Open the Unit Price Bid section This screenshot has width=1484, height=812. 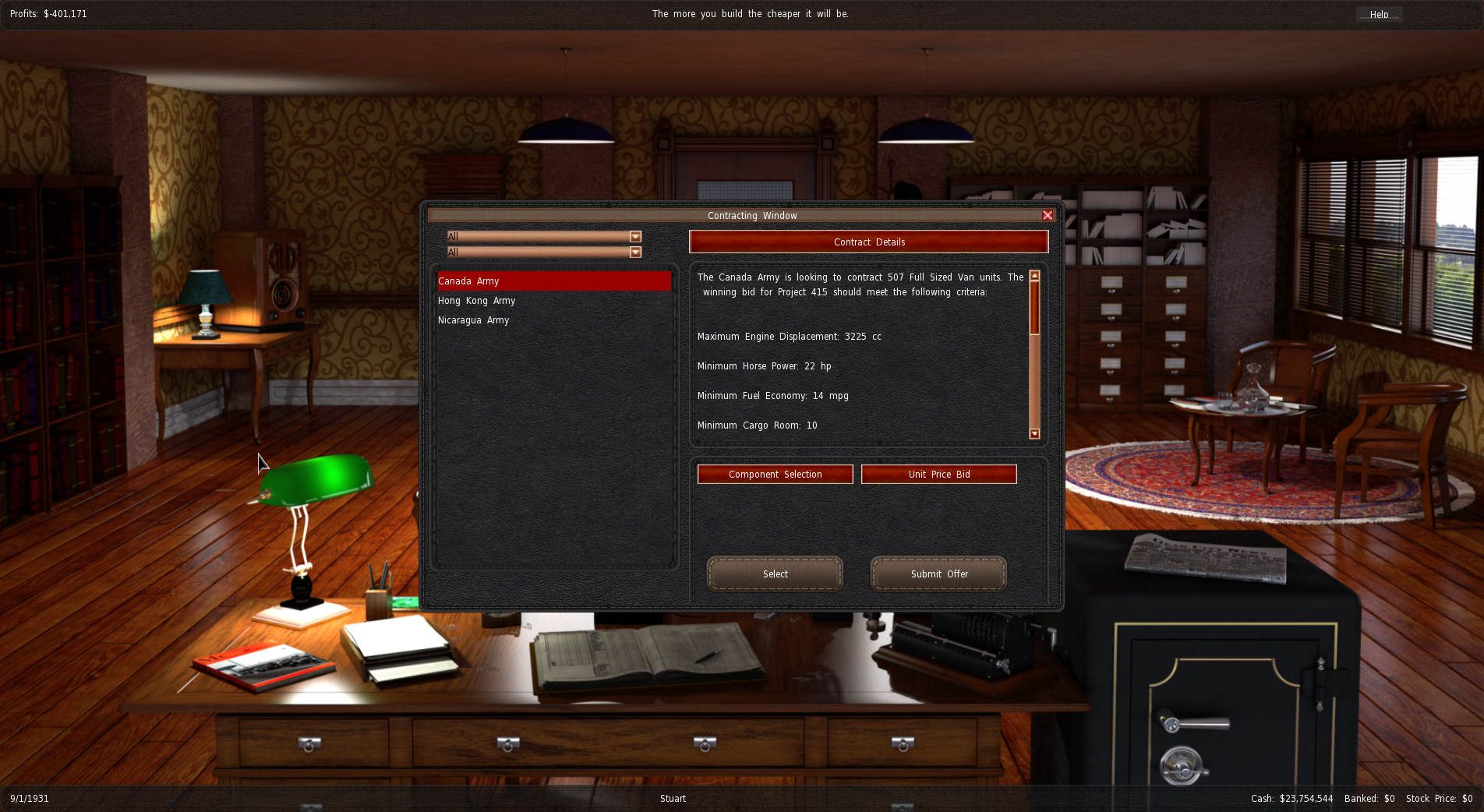click(x=938, y=475)
